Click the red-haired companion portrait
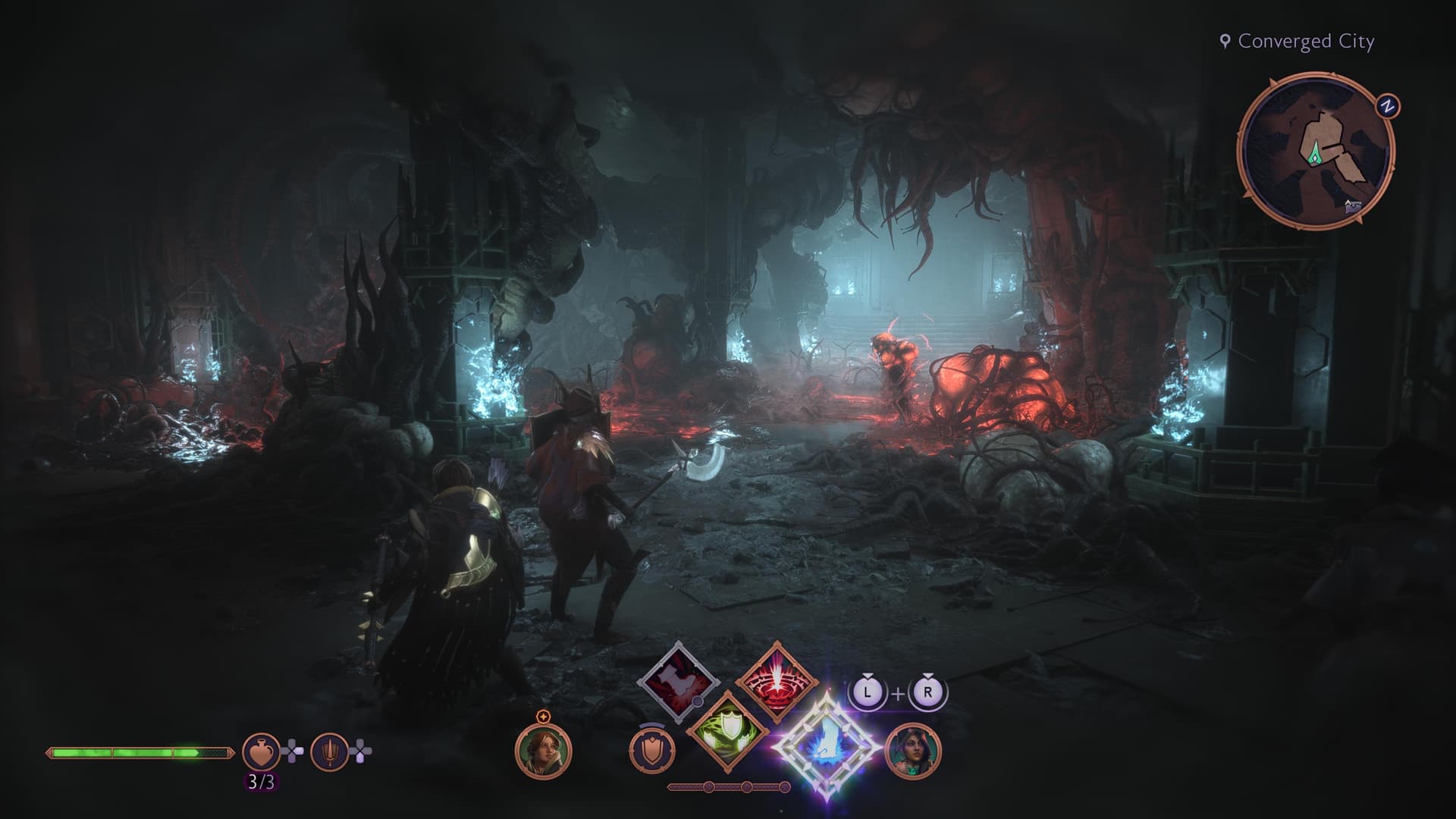 pyautogui.click(x=543, y=750)
